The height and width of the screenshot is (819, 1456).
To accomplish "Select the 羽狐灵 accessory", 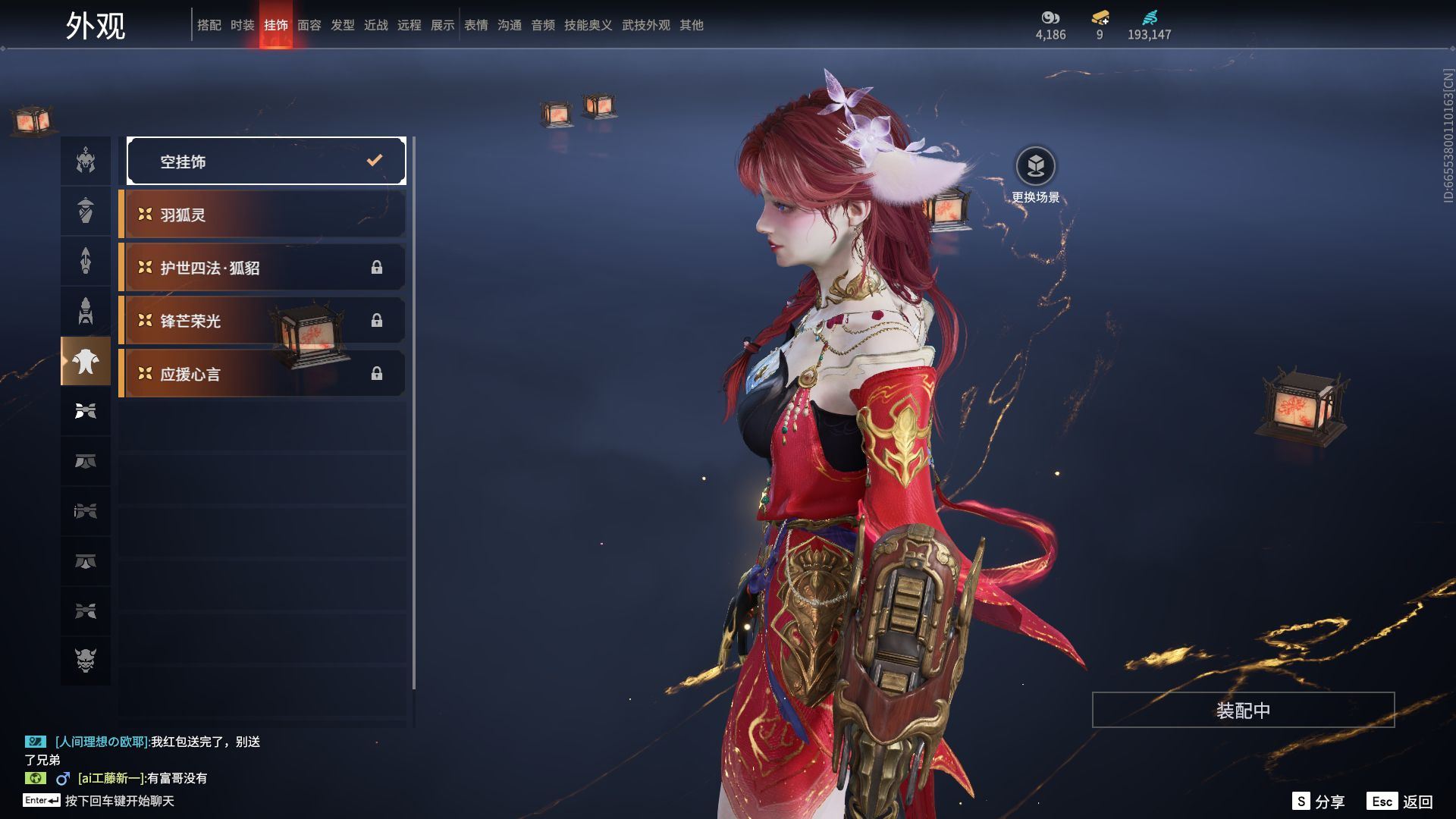I will coord(262,215).
